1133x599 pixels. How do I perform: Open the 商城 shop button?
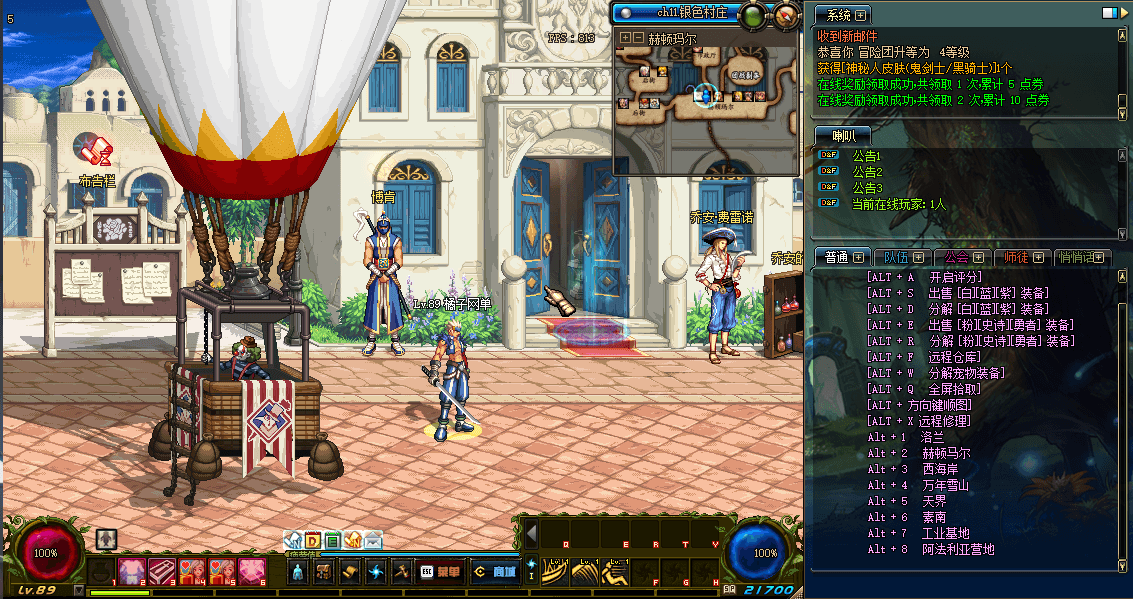click(x=495, y=572)
